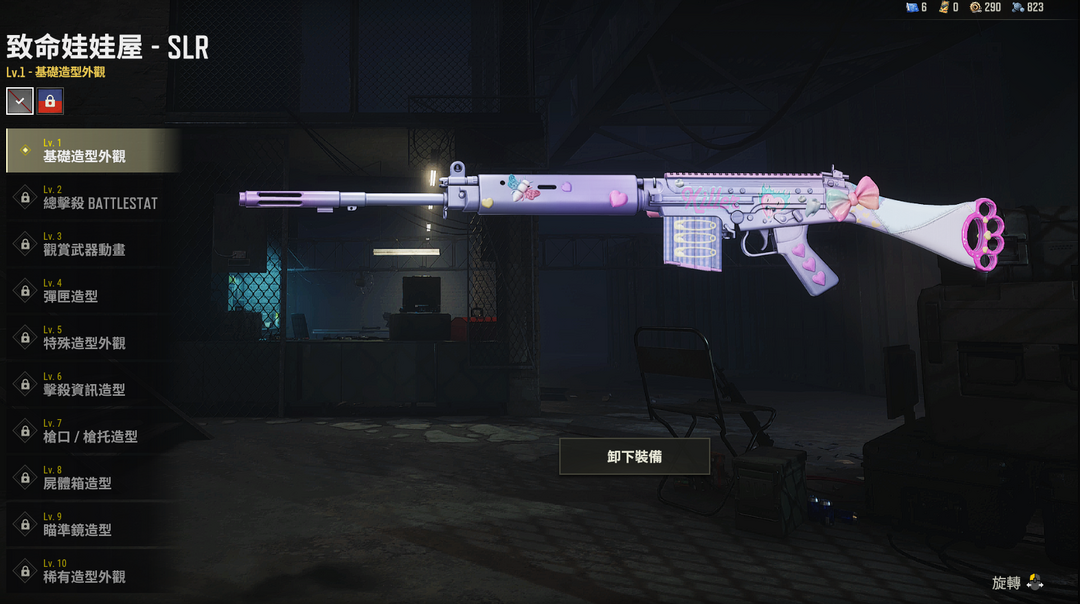The image size is (1080, 604).
Task: Select the Lv. 5 特殊造型外觀 entry
Action: [92, 337]
